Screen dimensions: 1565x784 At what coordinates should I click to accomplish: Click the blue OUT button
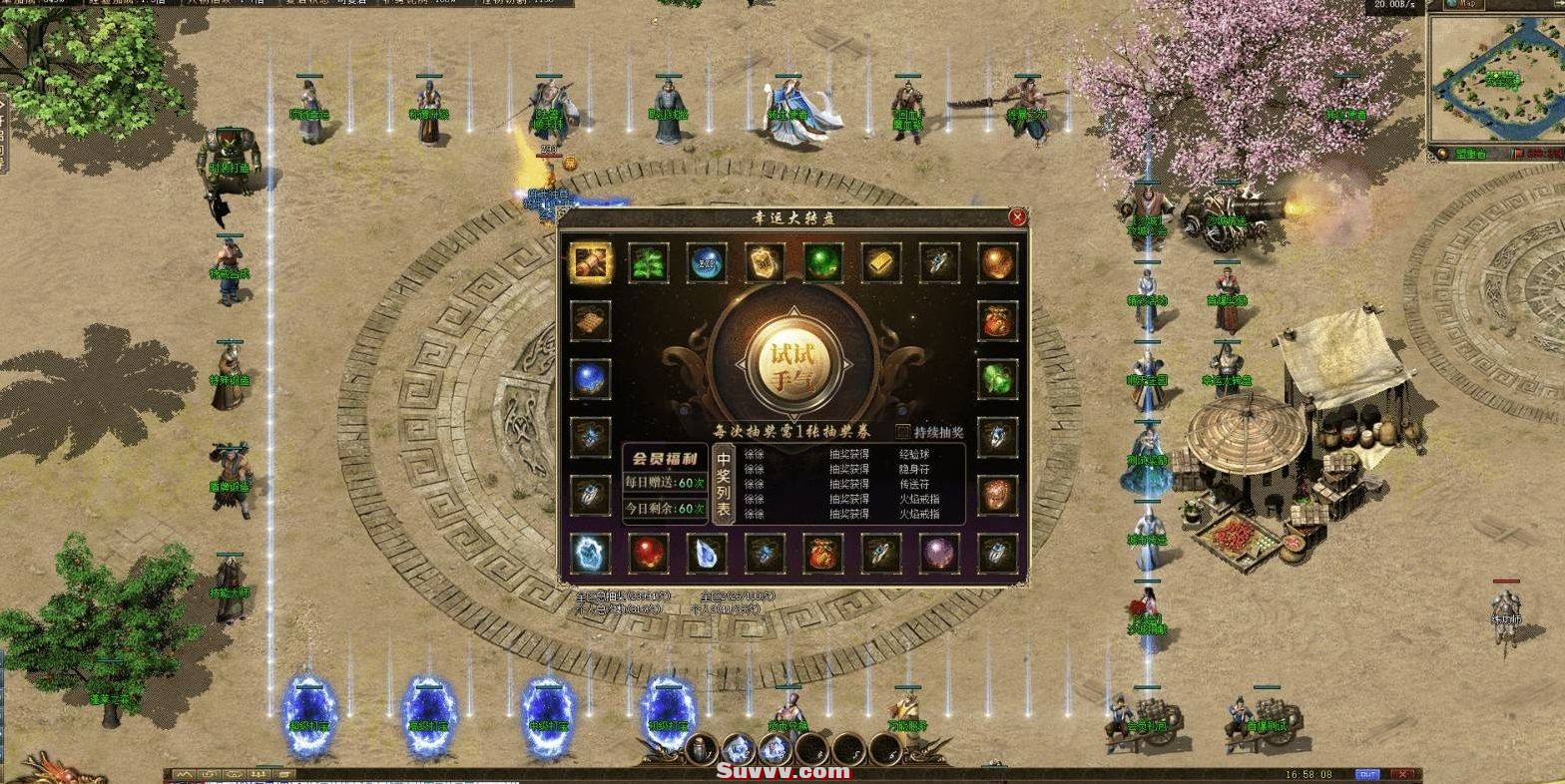coord(1366,774)
